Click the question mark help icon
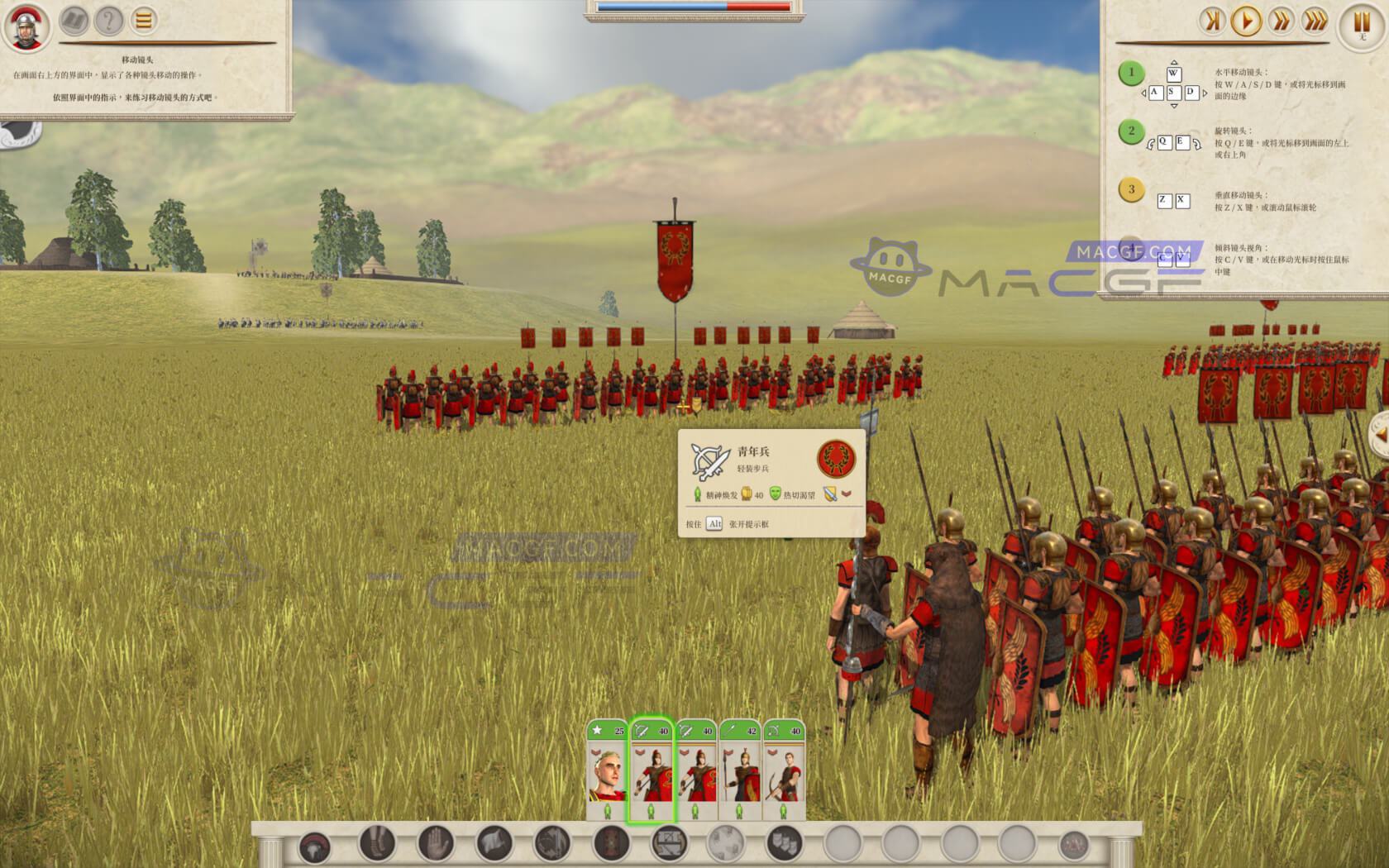Image resolution: width=1389 pixels, height=868 pixels. coord(107,21)
